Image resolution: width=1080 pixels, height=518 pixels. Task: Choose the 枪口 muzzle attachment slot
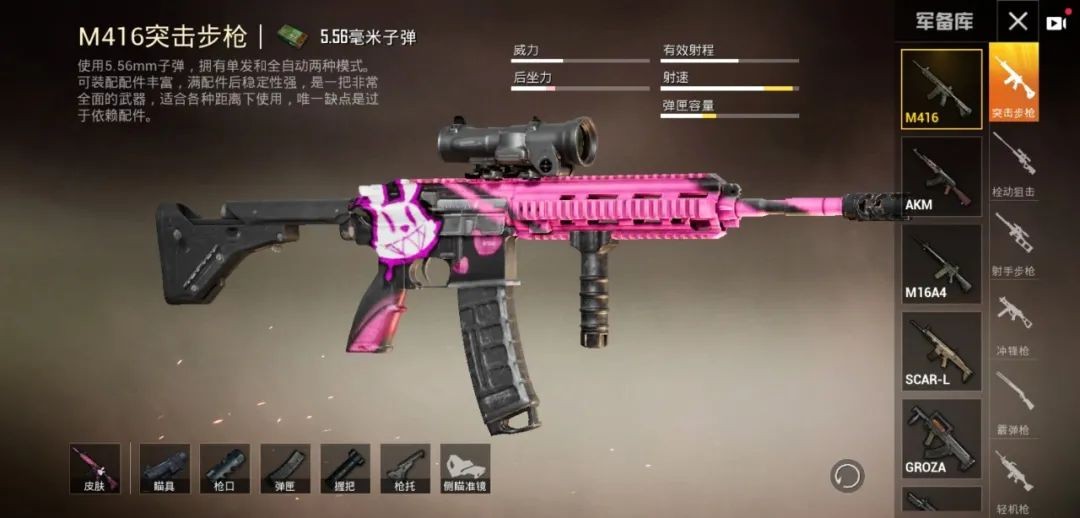pos(224,468)
